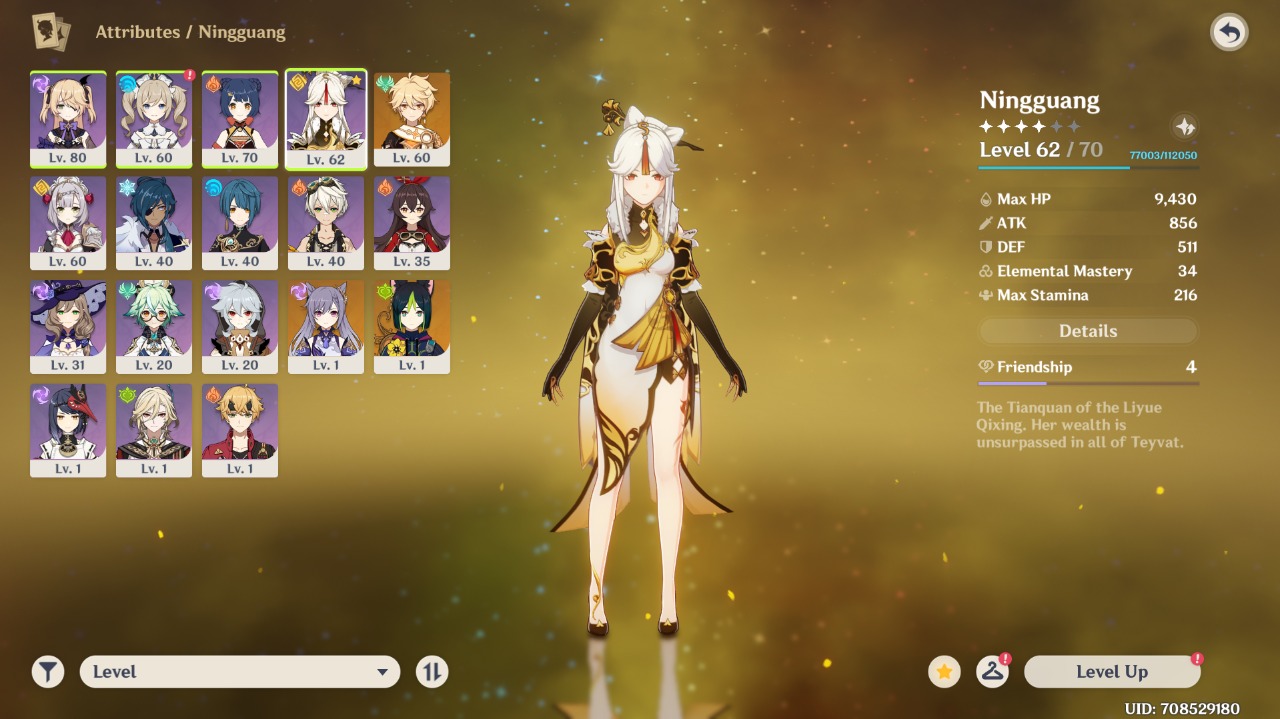Select Kujou Sara's masked portrait
Viewport: 1280px width, 719px height.
pyautogui.click(x=68, y=430)
